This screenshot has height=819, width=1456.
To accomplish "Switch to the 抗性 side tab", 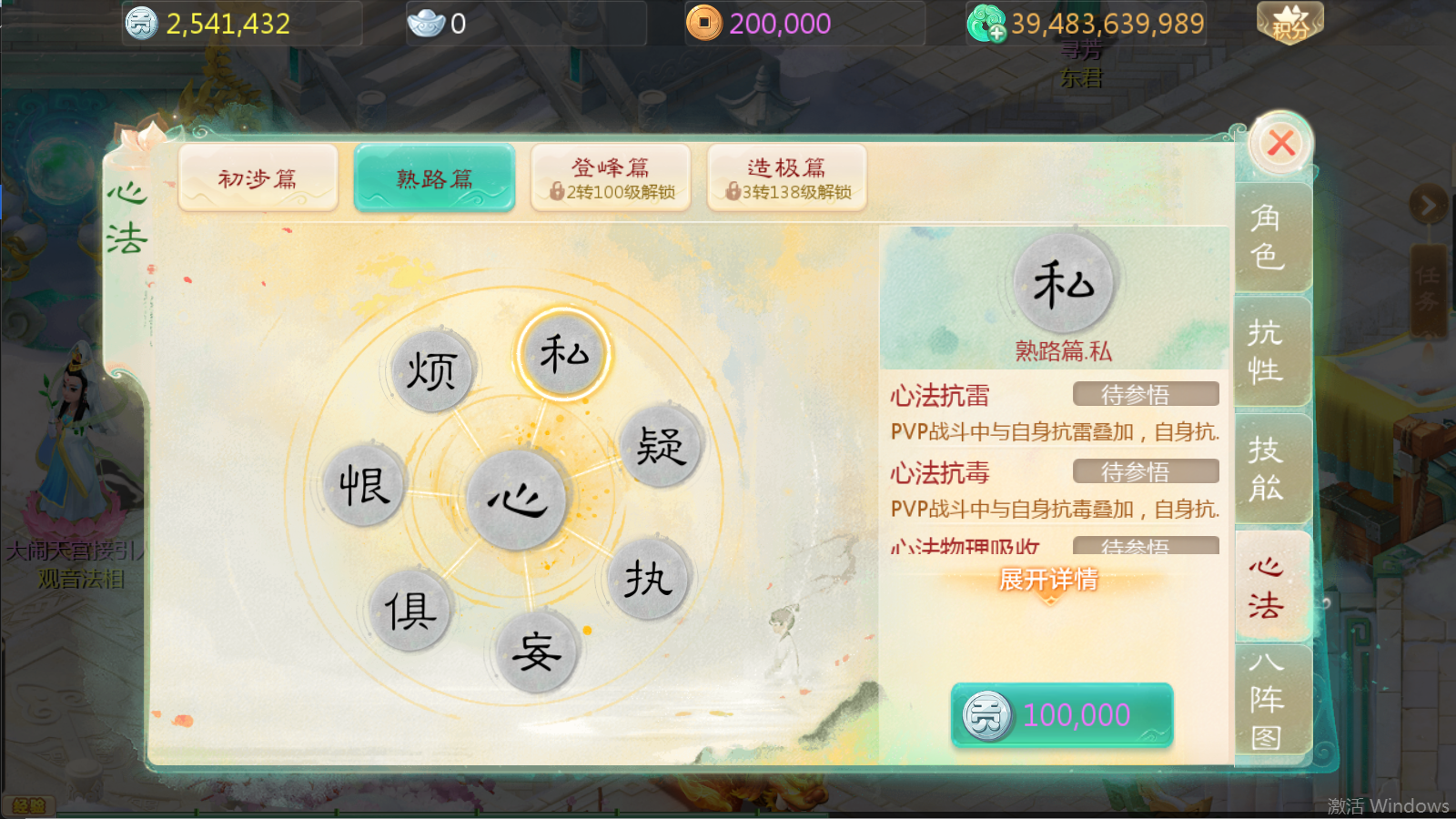I will (x=1267, y=352).
